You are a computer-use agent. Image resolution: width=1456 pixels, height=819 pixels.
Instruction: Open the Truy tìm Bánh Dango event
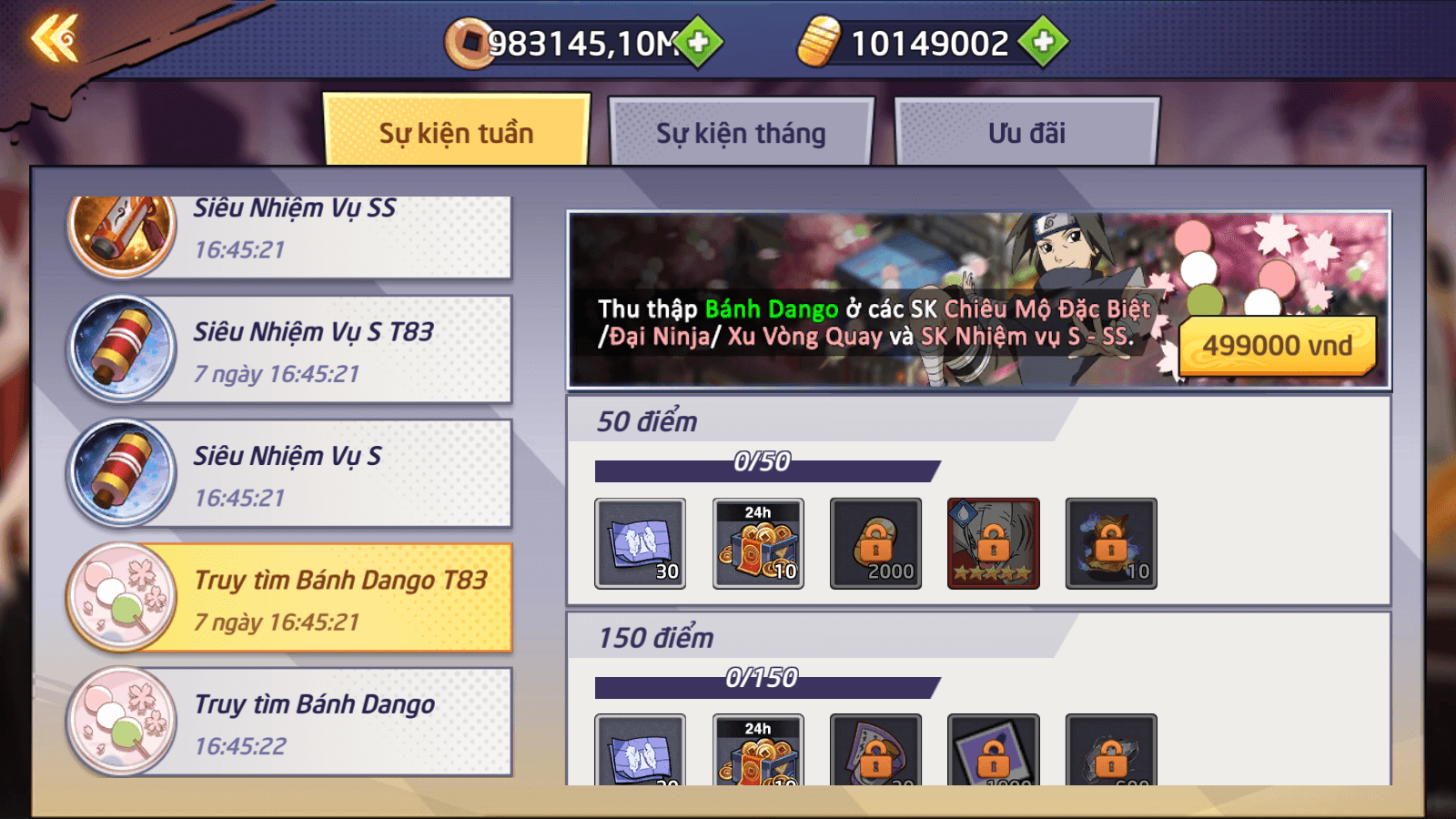click(291, 723)
